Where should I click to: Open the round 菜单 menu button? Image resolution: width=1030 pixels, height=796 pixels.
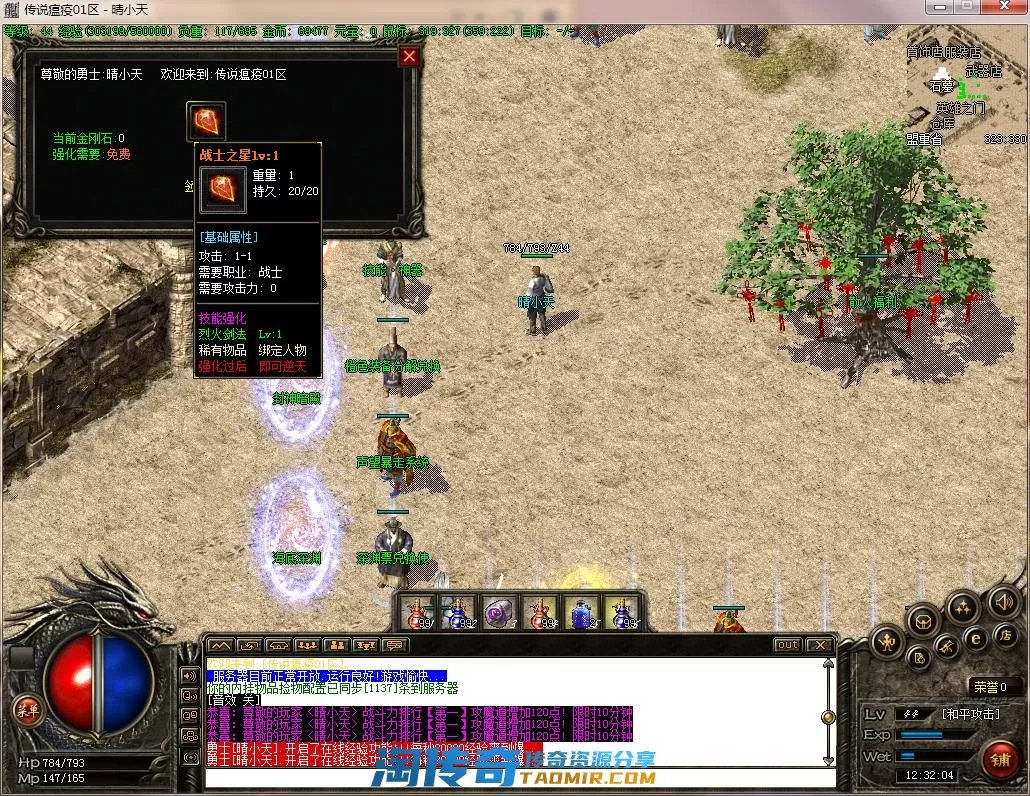pos(25,708)
